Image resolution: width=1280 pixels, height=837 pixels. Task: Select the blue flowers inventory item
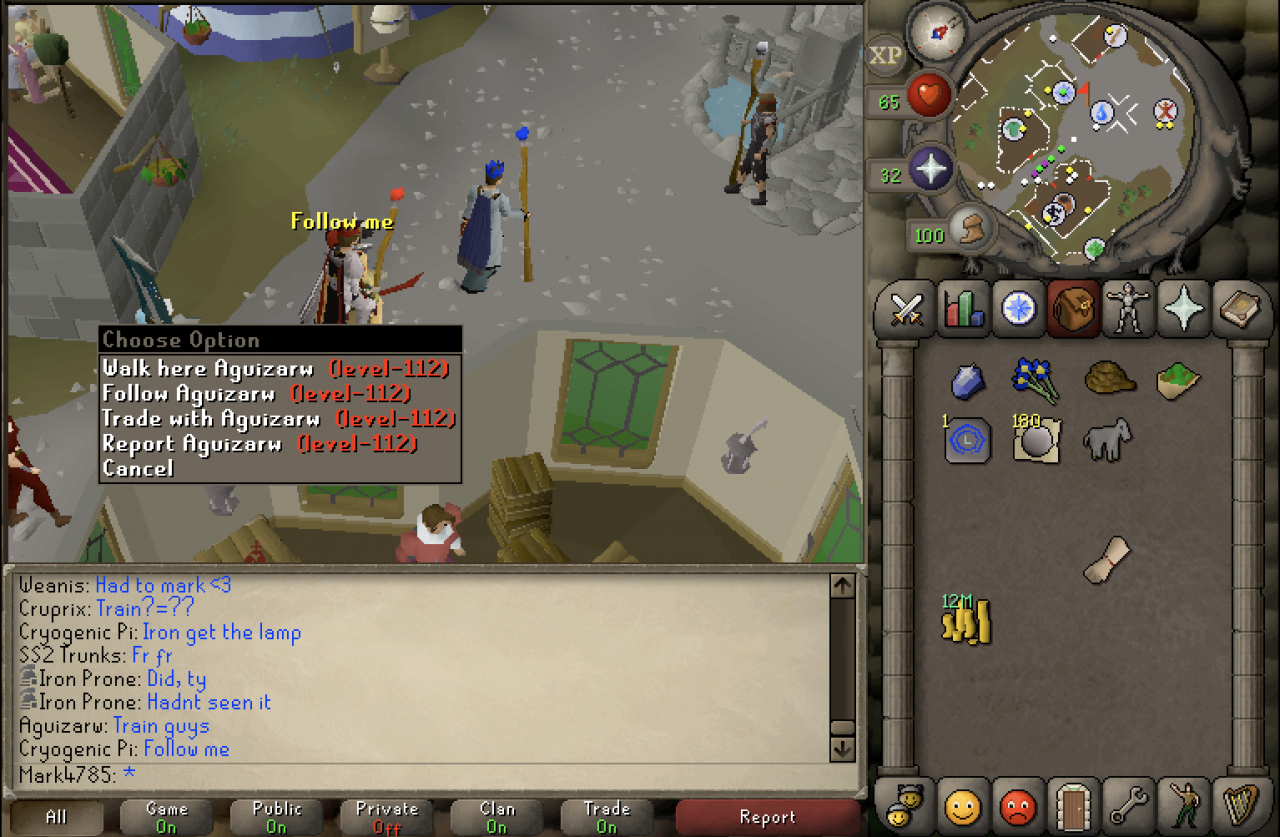click(x=1035, y=379)
